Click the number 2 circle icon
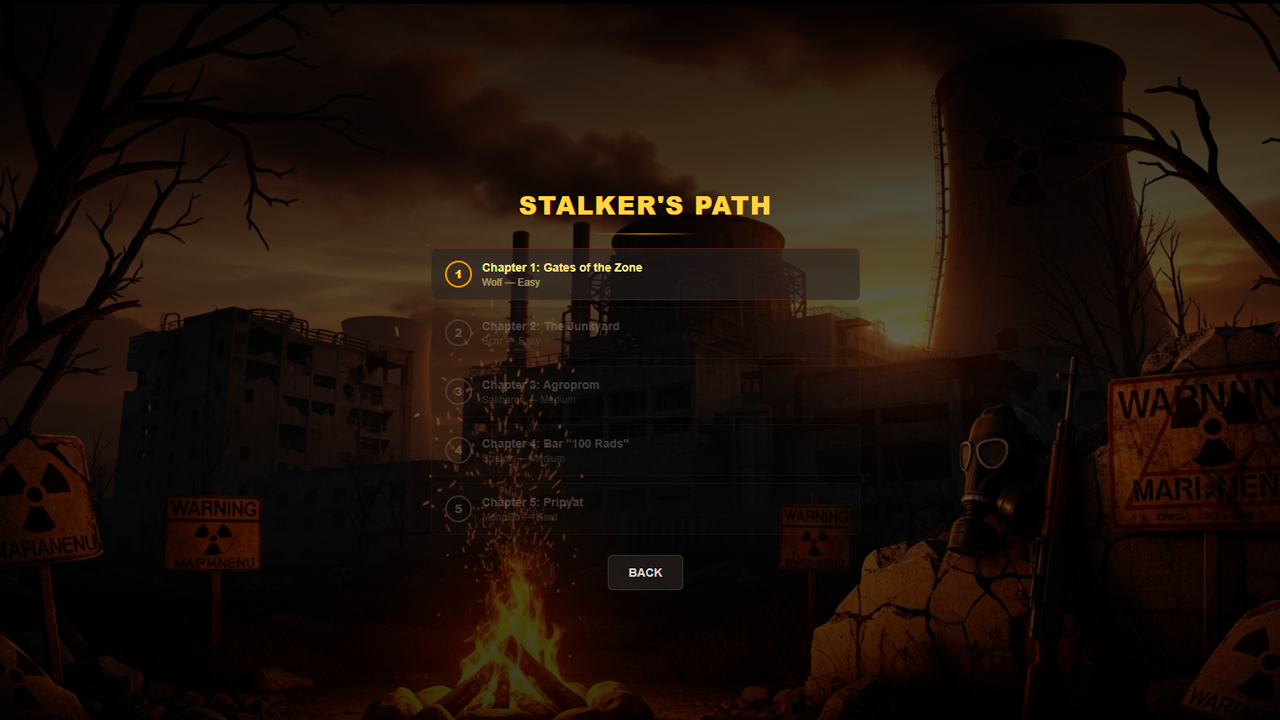This screenshot has height=720, width=1280. (x=458, y=333)
